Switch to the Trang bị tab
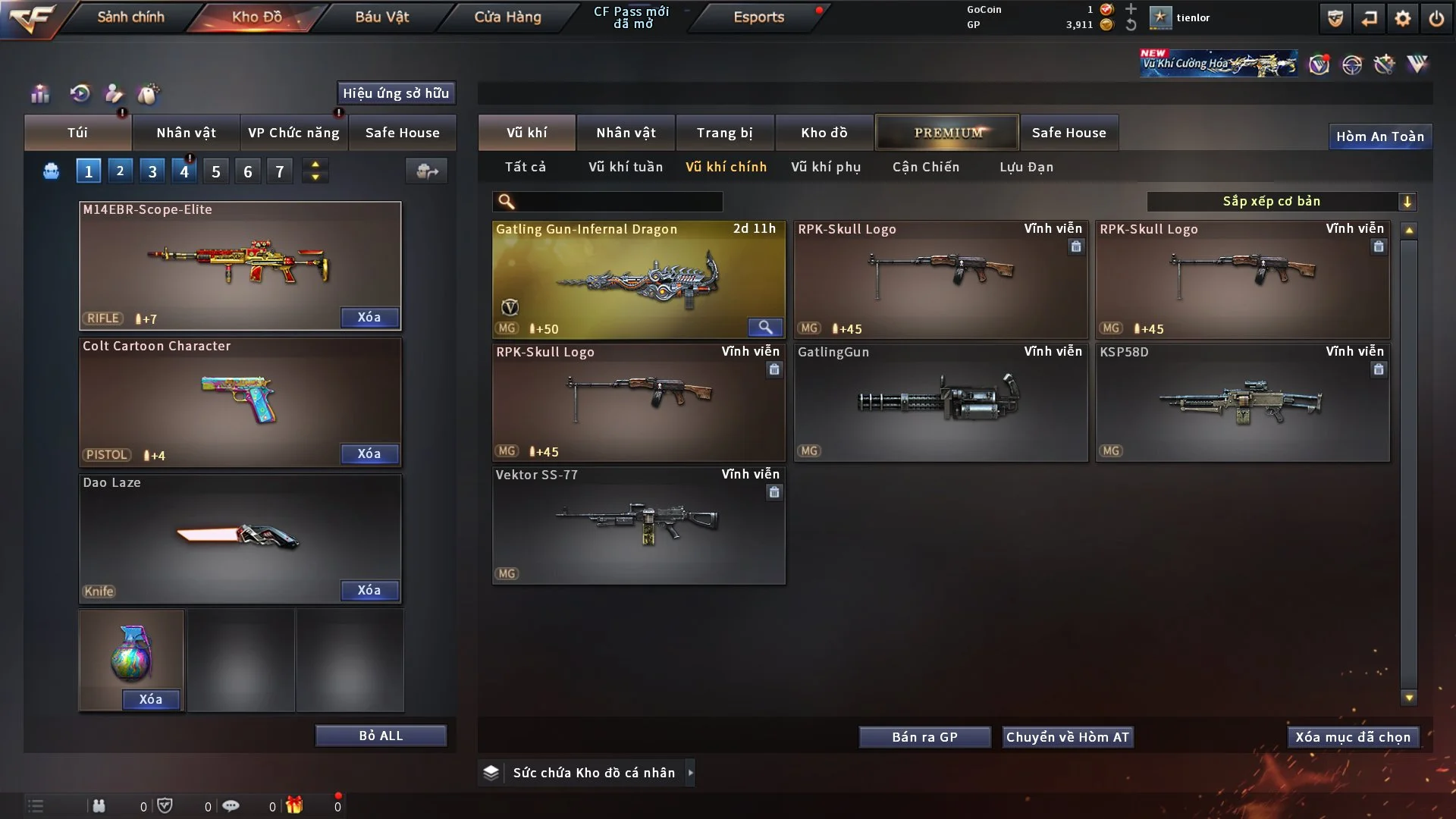Image resolution: width=1456 pixels, height=819 pixels. [x=724, y=133]
